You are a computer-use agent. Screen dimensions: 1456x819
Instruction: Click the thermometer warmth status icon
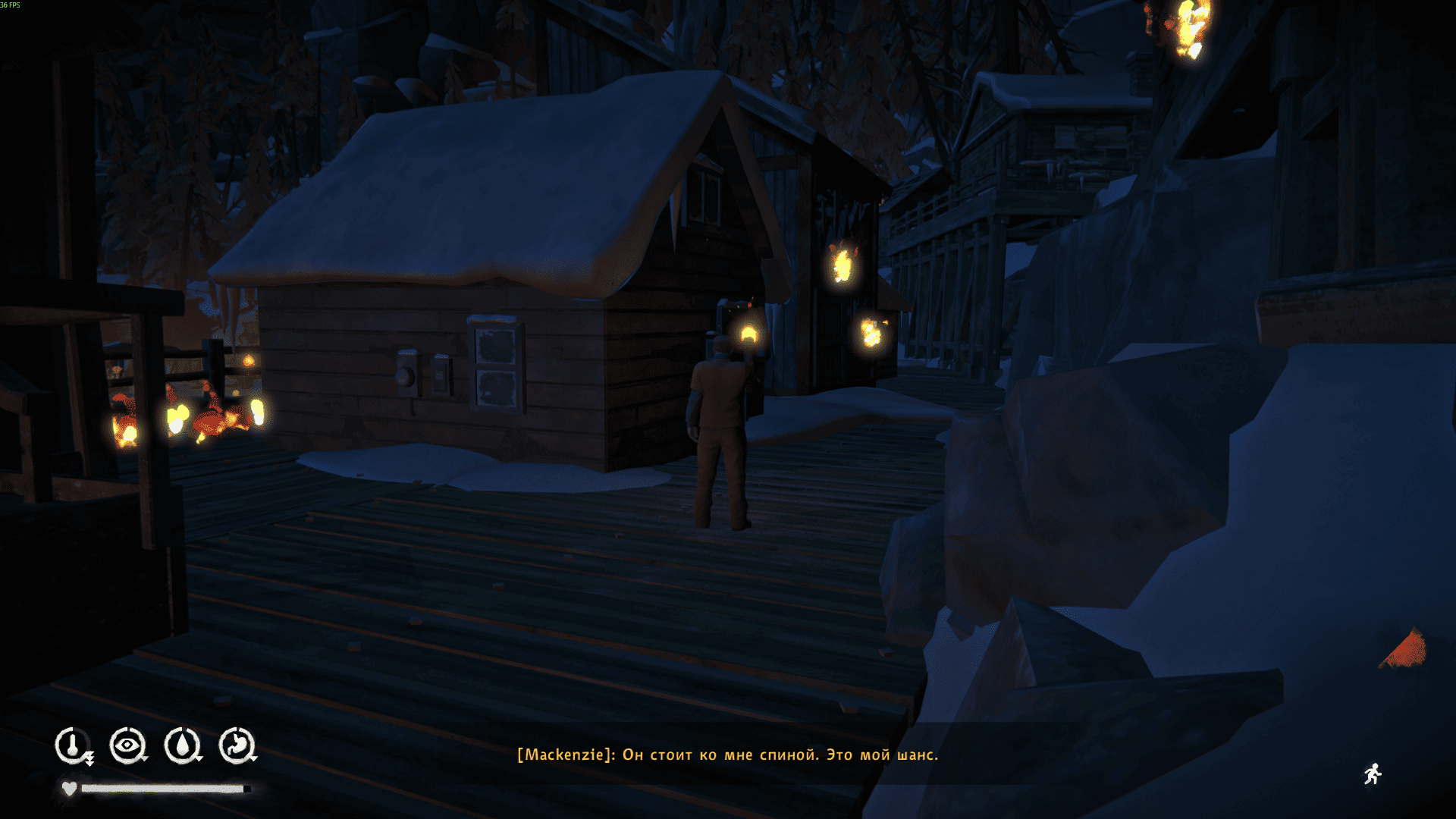(73, 745)
